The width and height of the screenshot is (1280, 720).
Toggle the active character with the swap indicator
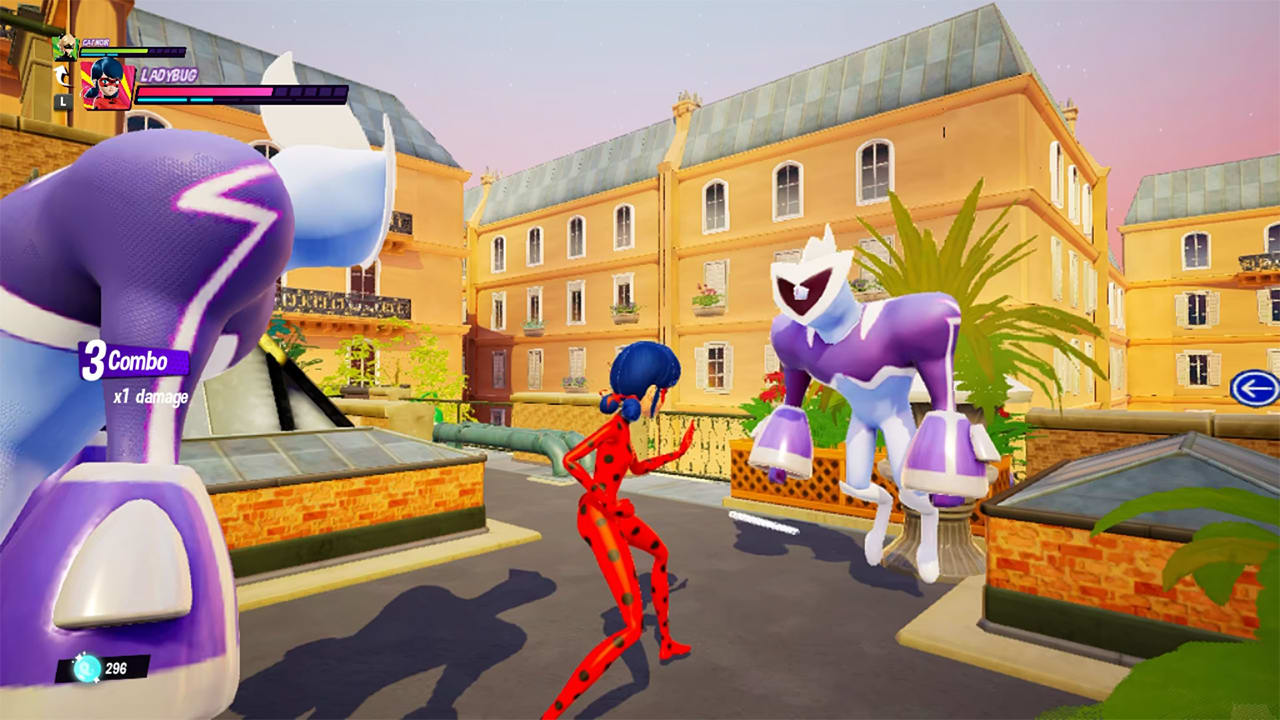(61, 75)
